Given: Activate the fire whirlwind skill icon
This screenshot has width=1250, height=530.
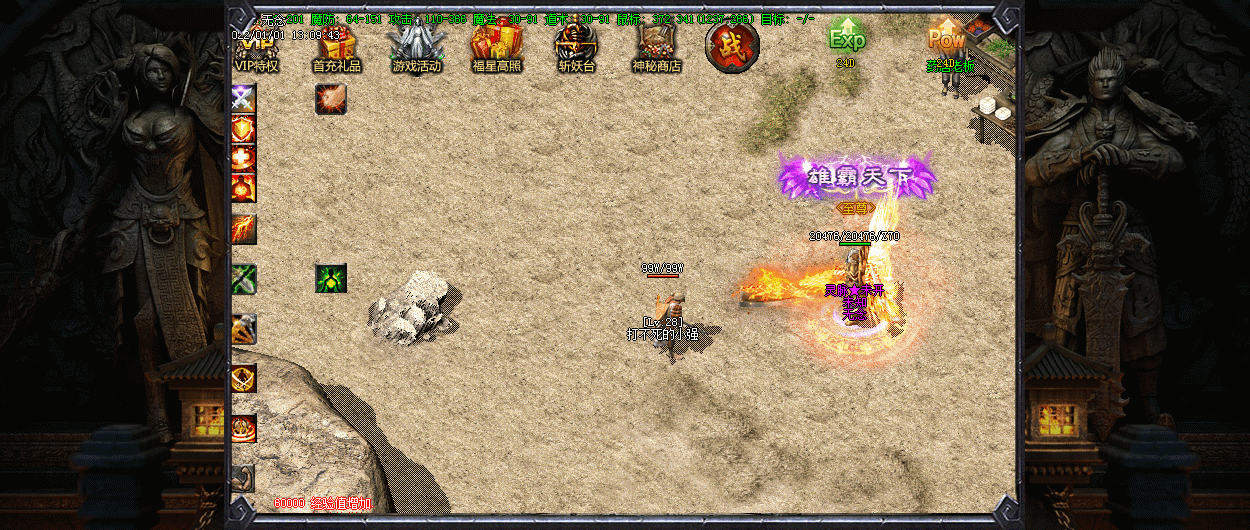Looking at the screenshot, I should [244, 428].
